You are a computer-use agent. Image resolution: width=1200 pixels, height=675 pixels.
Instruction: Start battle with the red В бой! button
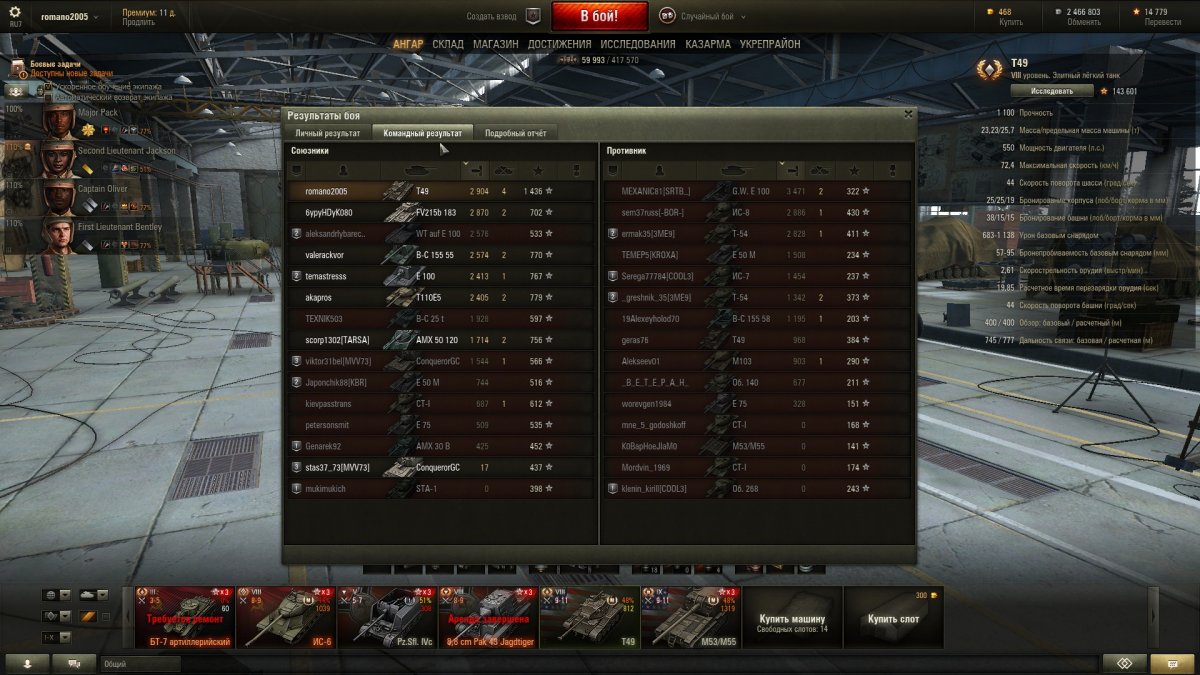click(x=599, y=16)
